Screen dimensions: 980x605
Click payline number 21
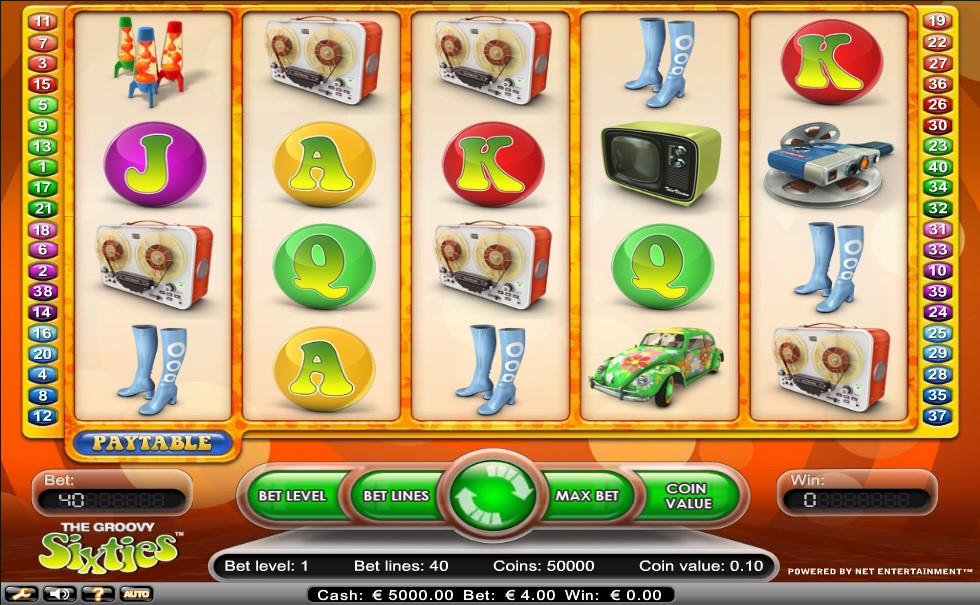click(43, 208)
